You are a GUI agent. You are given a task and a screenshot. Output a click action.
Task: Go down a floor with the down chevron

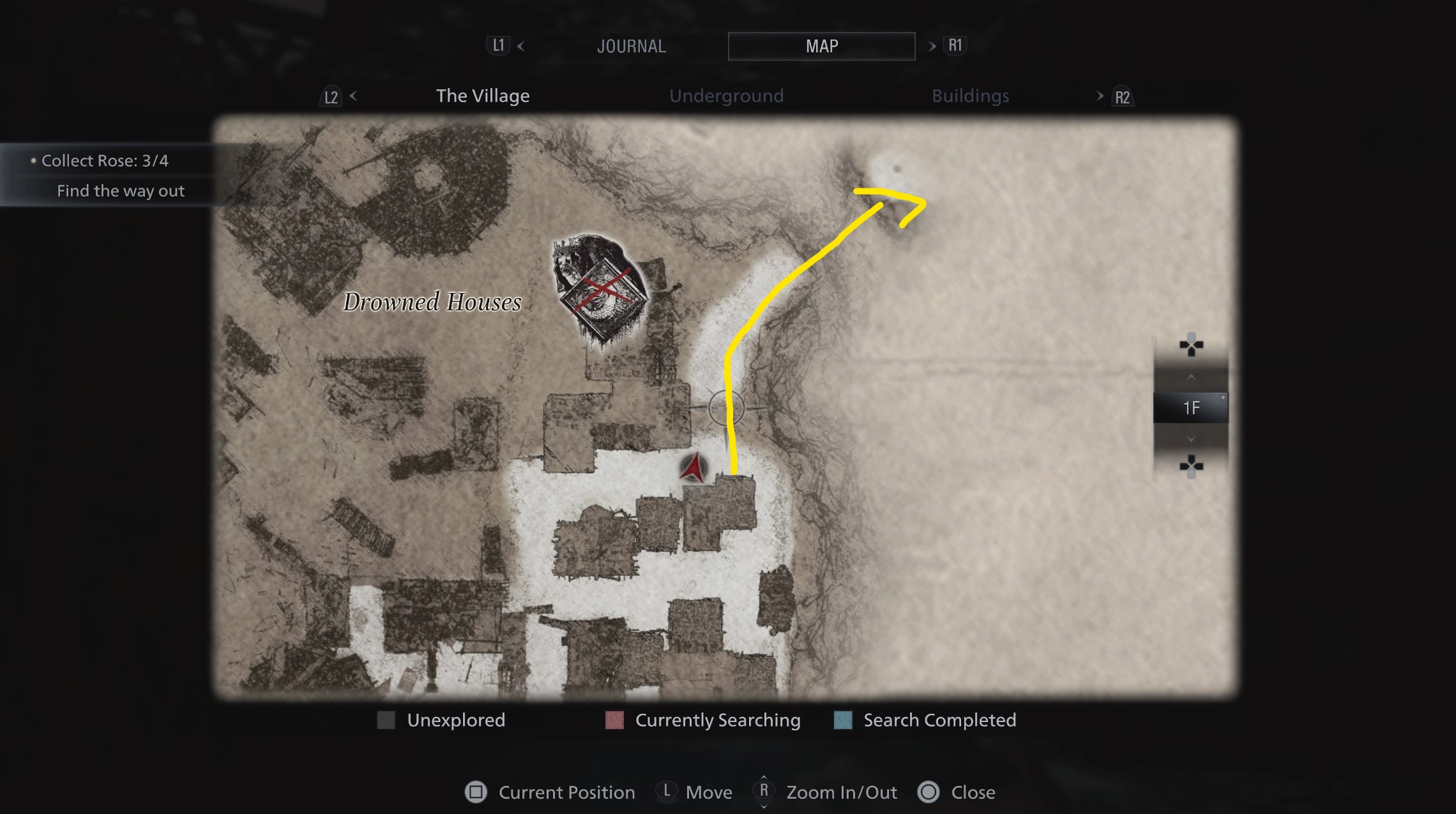coord(1191,439)
